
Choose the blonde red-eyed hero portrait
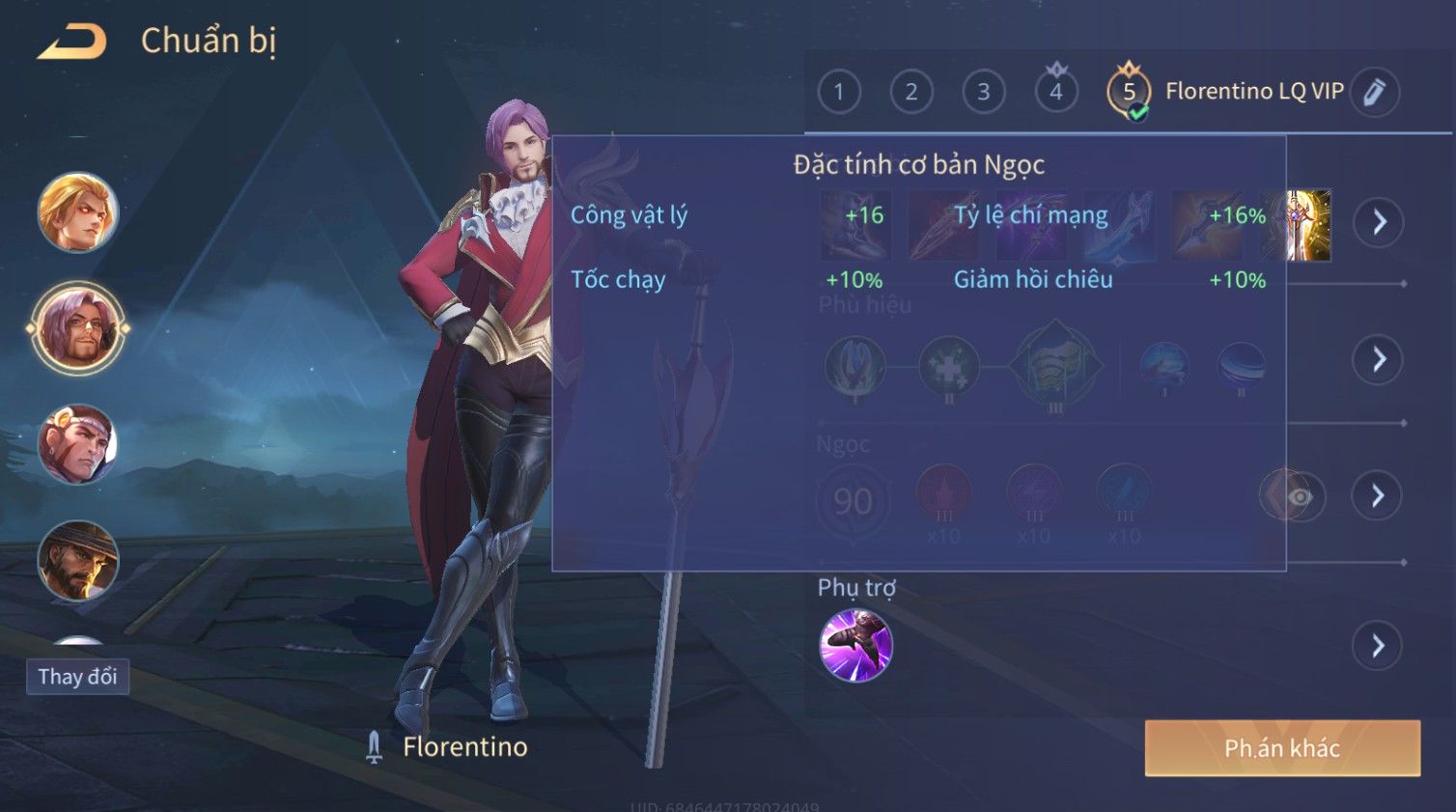pyautogui.click(x=77, y=211)
